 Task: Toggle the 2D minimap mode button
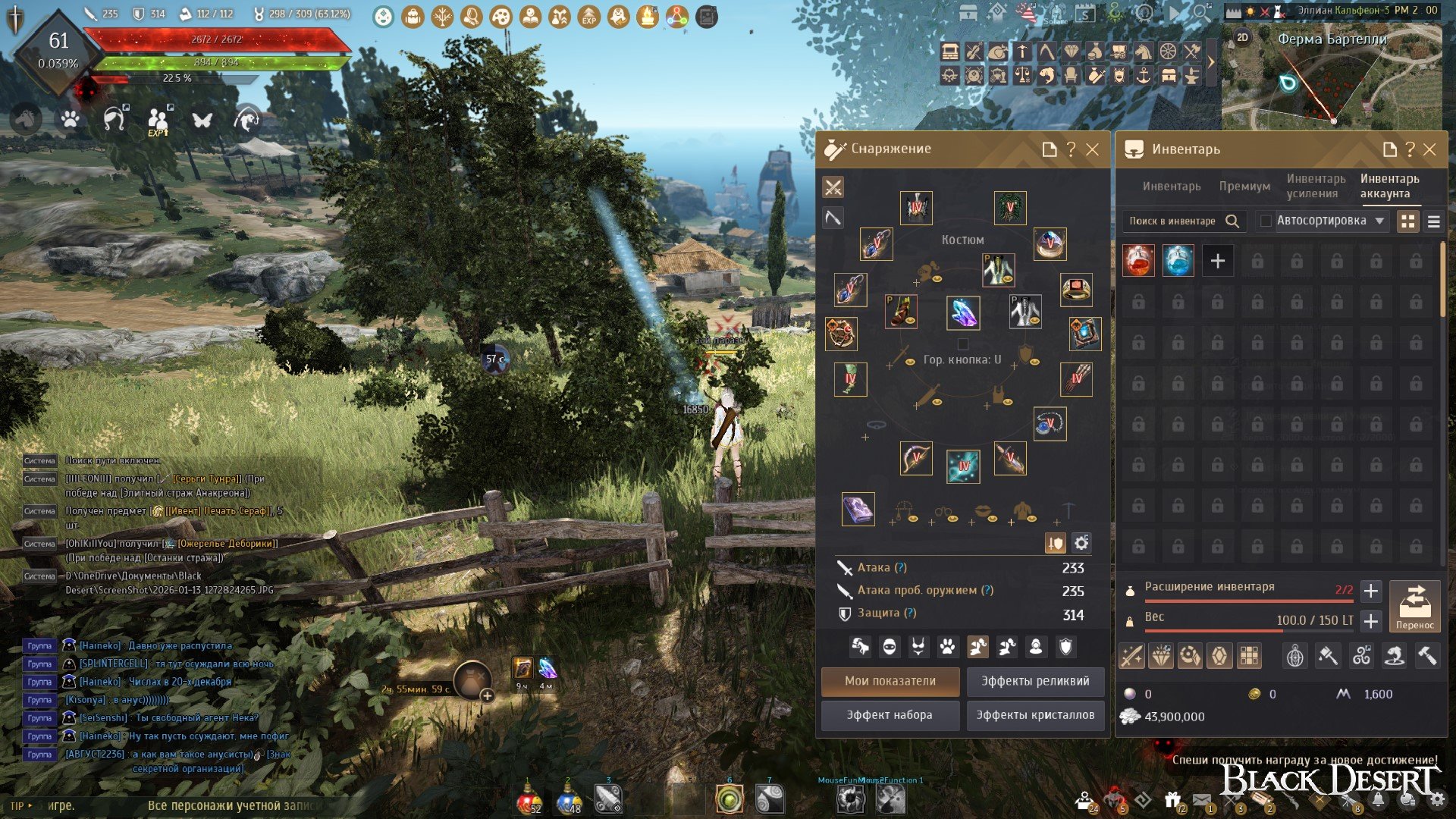(1242, 37)
